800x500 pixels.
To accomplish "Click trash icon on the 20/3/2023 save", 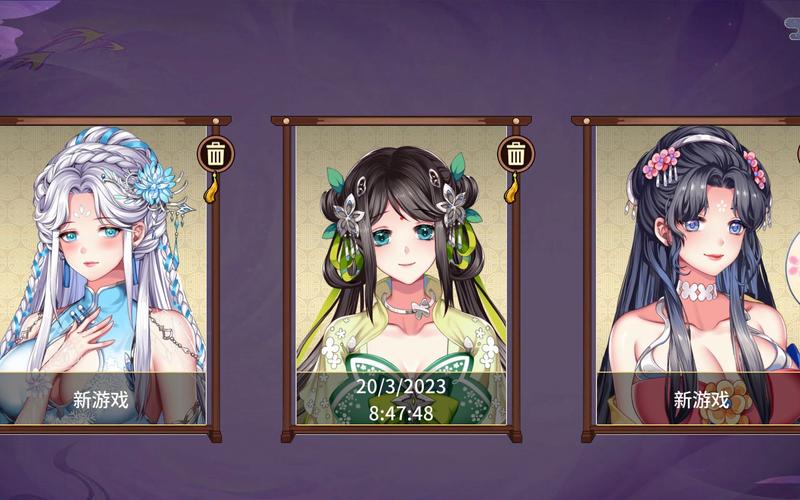I will point(516,154).
